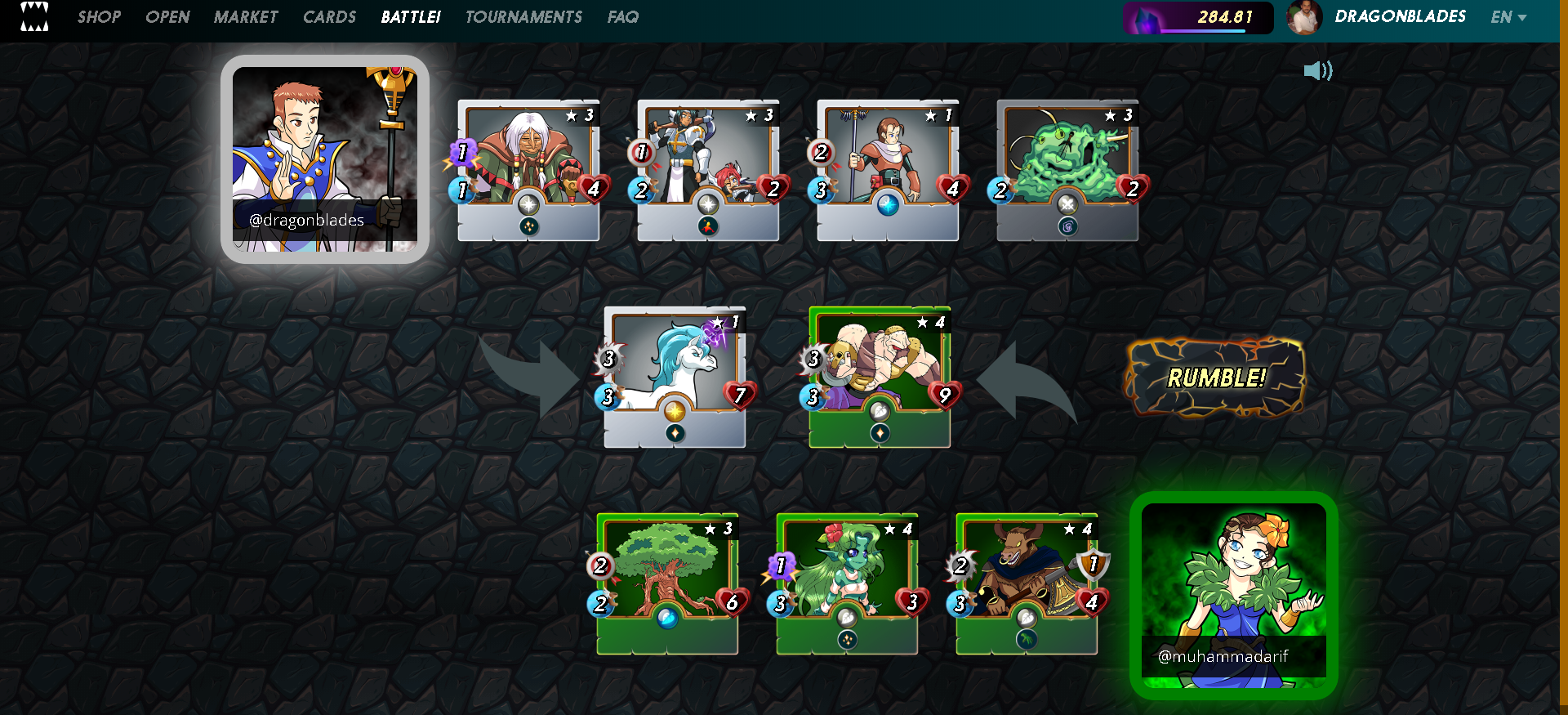Open the MARKET page
The height and width of the screenshot is (715, 1568).
click(246, 17)
